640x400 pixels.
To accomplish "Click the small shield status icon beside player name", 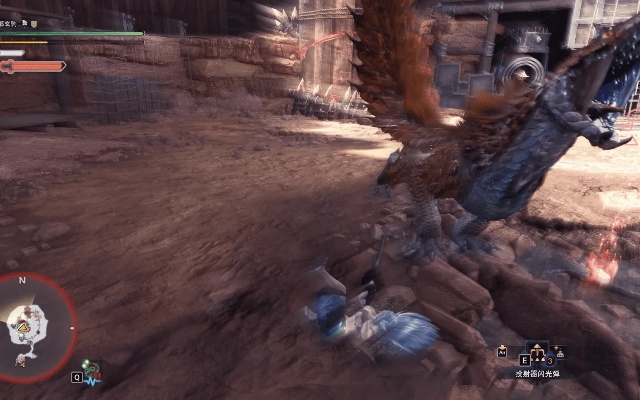I will (34, 23).
